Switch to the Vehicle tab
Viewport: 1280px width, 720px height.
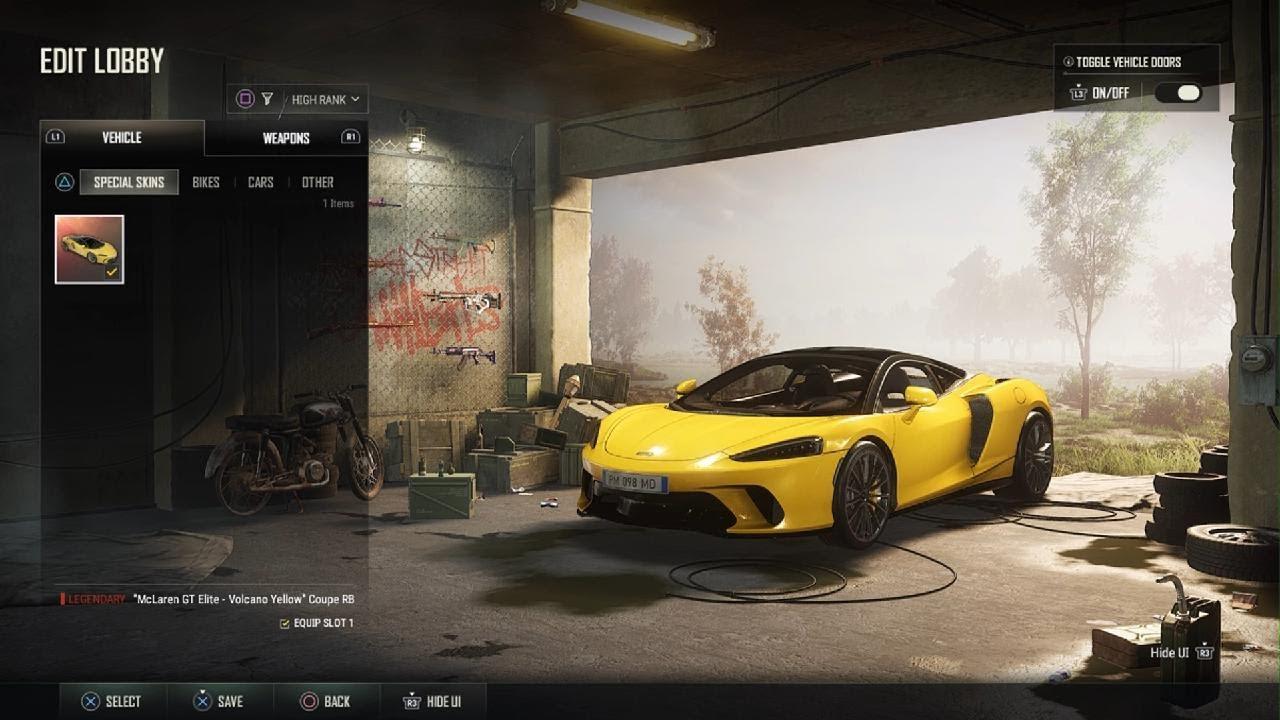tap(121, 138)
